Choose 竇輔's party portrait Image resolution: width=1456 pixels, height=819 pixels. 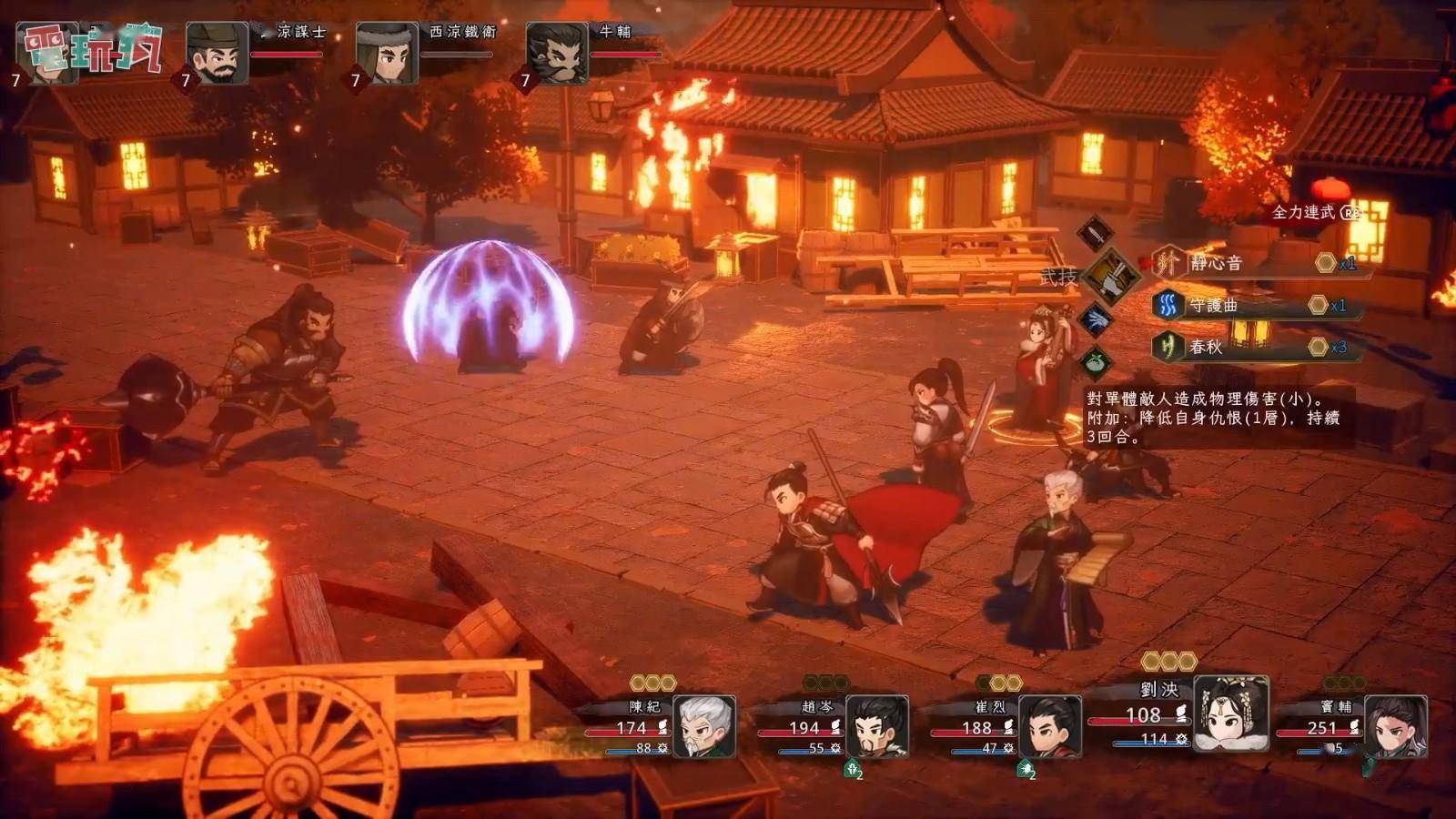(1395, 725)
